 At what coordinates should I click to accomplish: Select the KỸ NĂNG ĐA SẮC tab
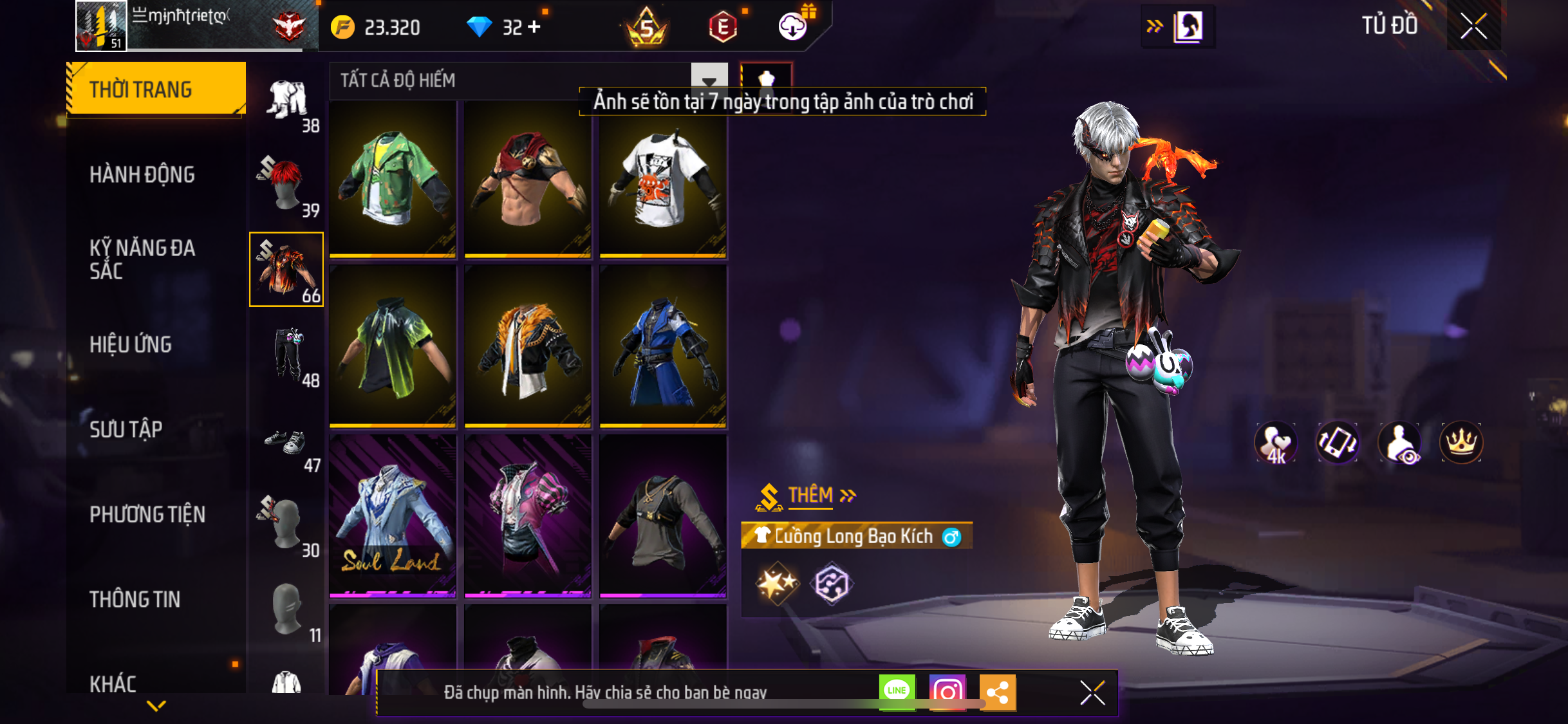pyautogui.click(x=142, y=259)
